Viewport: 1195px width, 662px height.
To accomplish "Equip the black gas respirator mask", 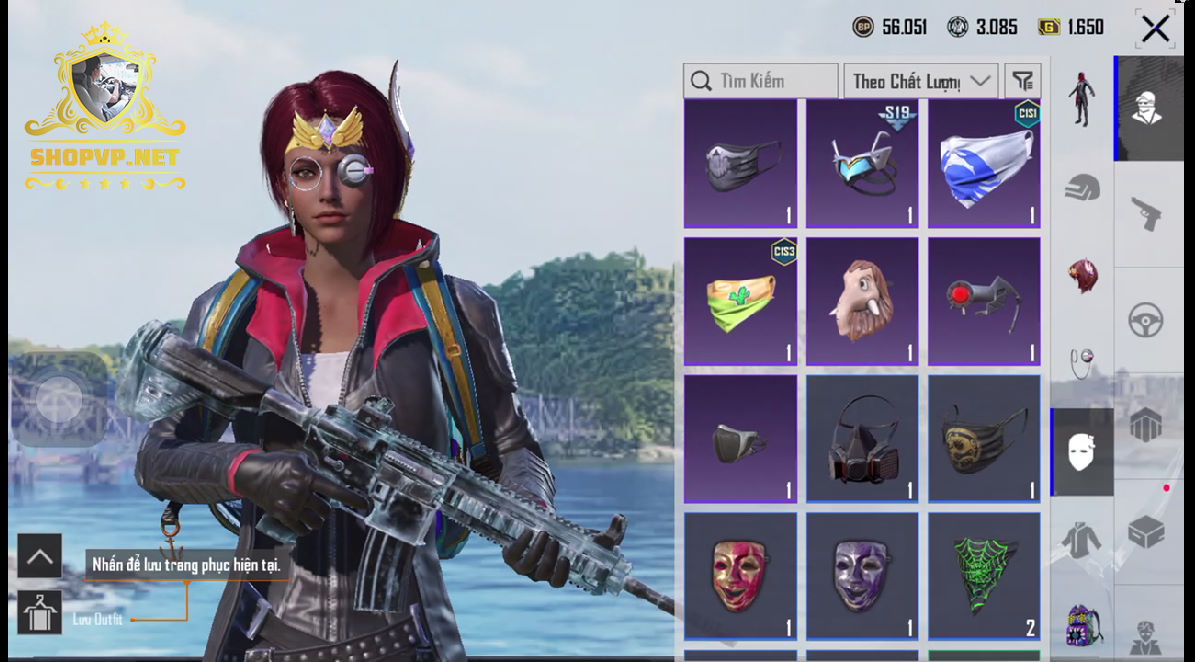I will pos(862,439).
